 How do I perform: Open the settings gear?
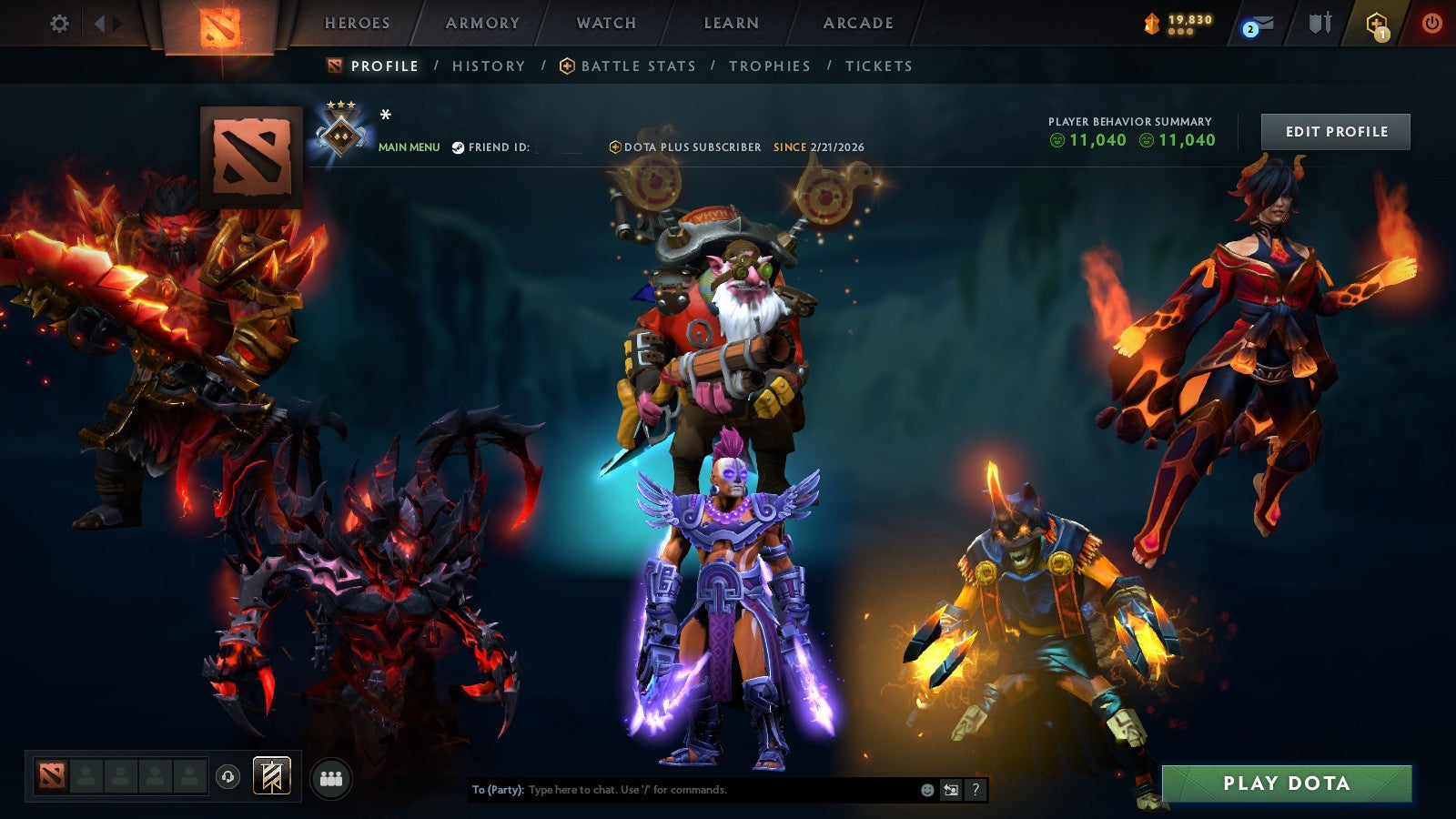[x=60, y=25]
